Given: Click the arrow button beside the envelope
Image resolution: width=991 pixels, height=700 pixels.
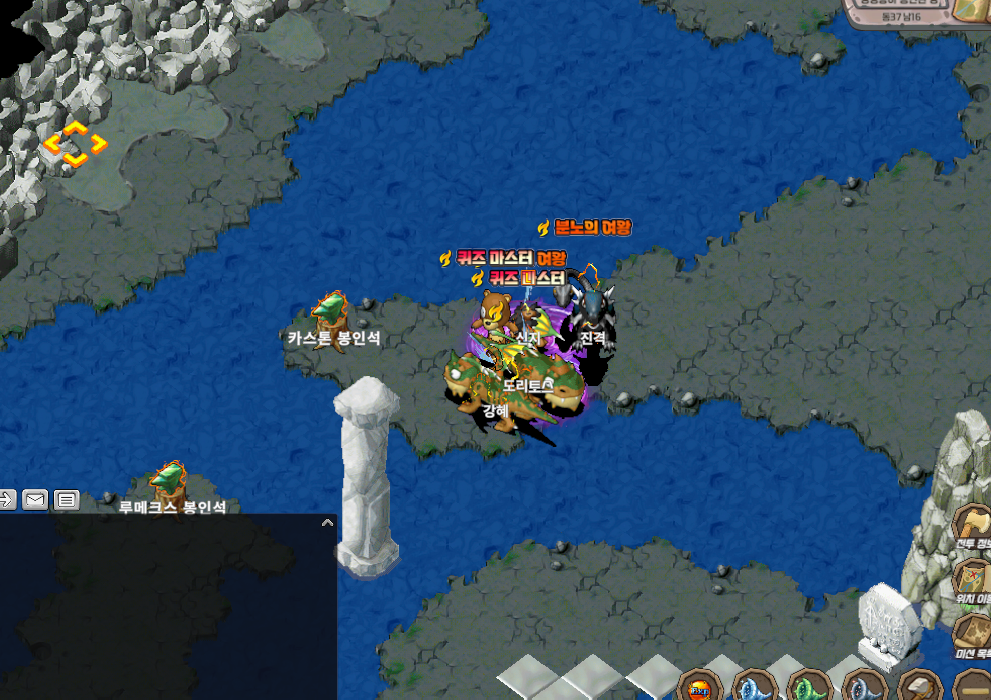Looking at the screenshot, I should (6, 499).
